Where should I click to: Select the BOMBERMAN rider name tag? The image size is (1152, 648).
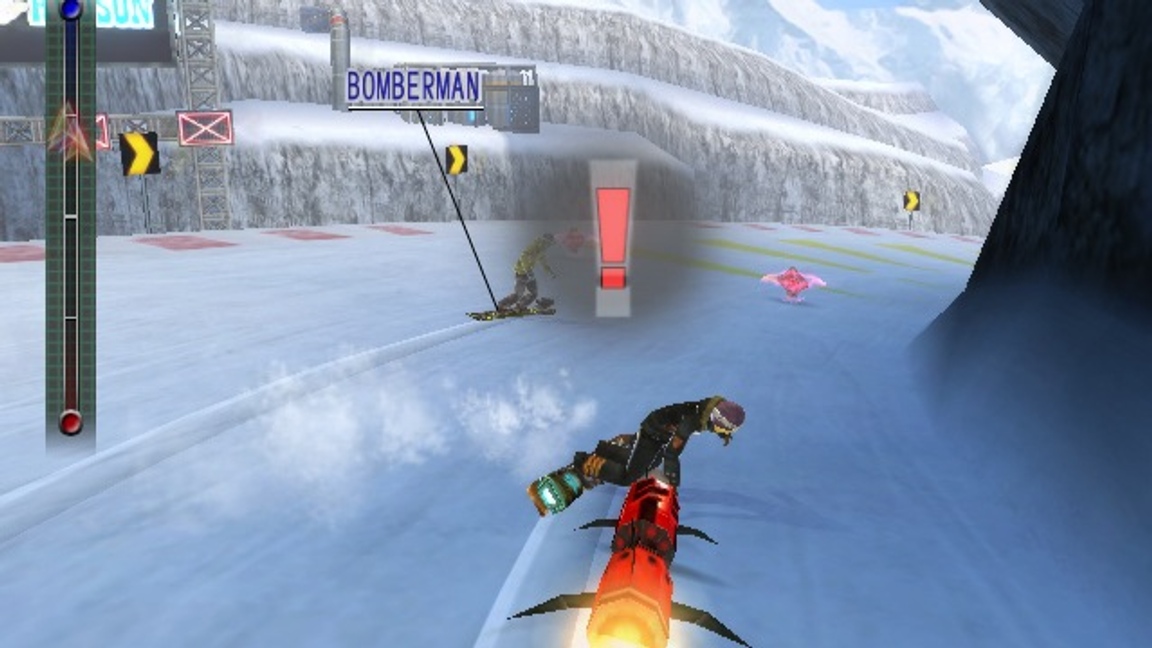(414, 88)
